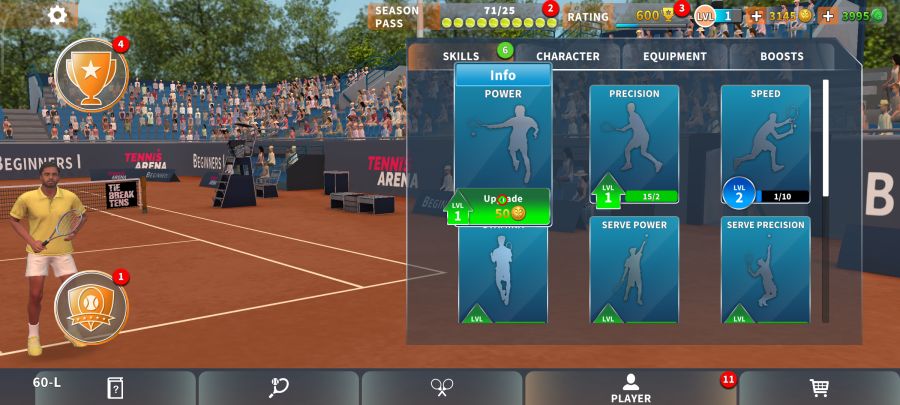Upgrade Power skill for 50 coins
Image resolution: width=900 pixels, height=405 pixels.
coord(504,207)
